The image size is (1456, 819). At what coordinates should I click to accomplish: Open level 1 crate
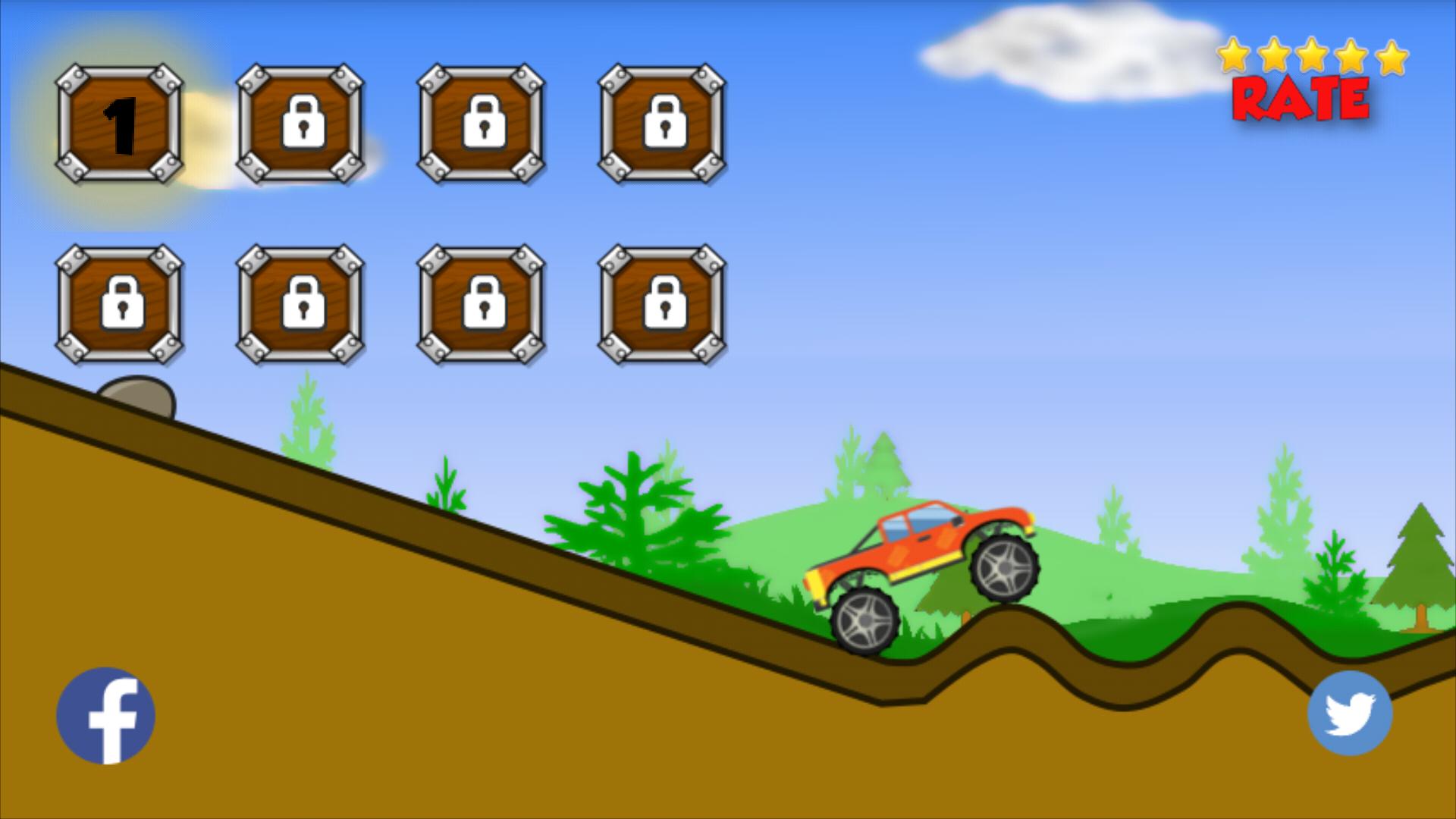point(118,124)
